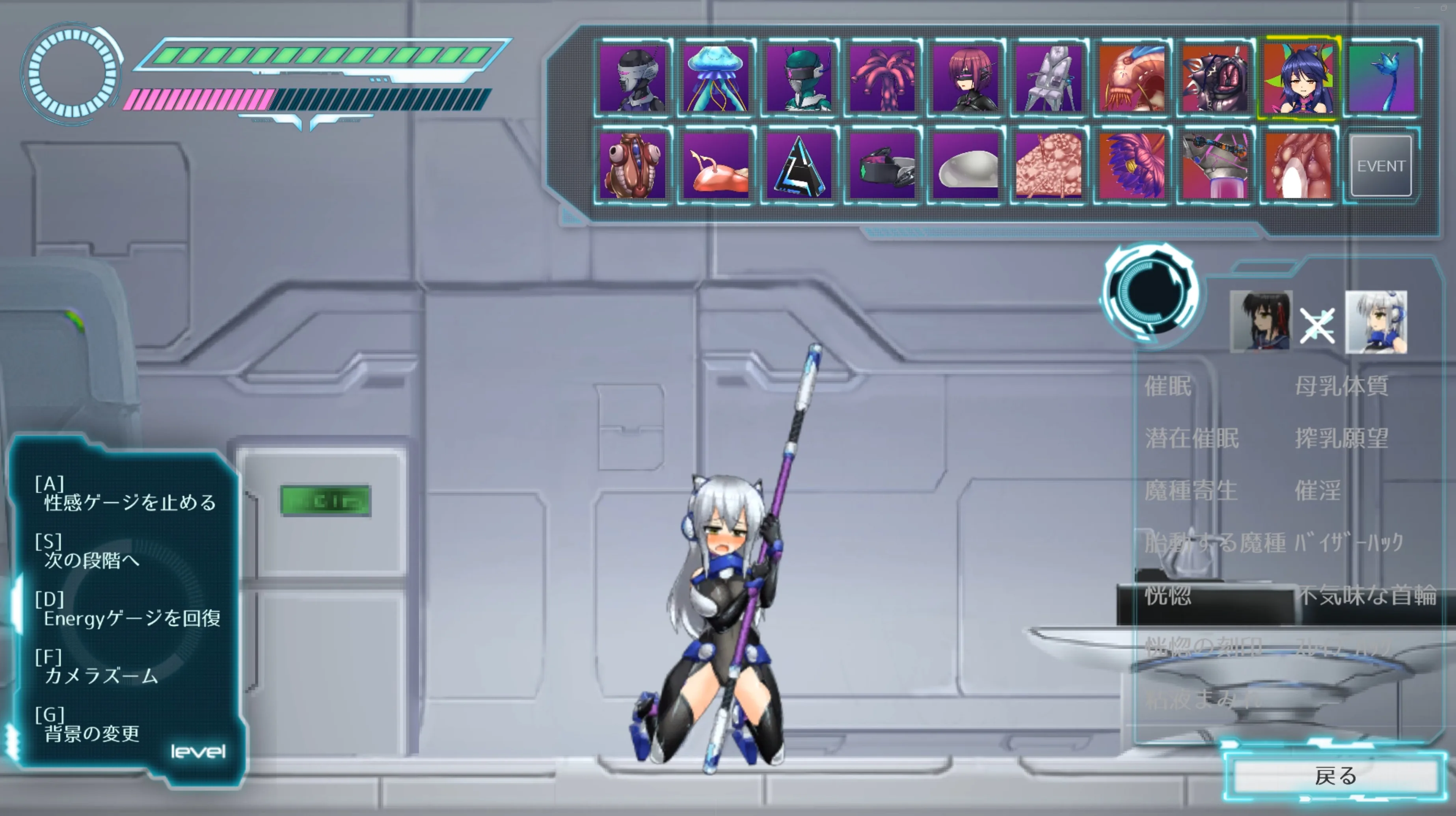
Task: Select the black pyramid tile
Action: pos(799,166)
